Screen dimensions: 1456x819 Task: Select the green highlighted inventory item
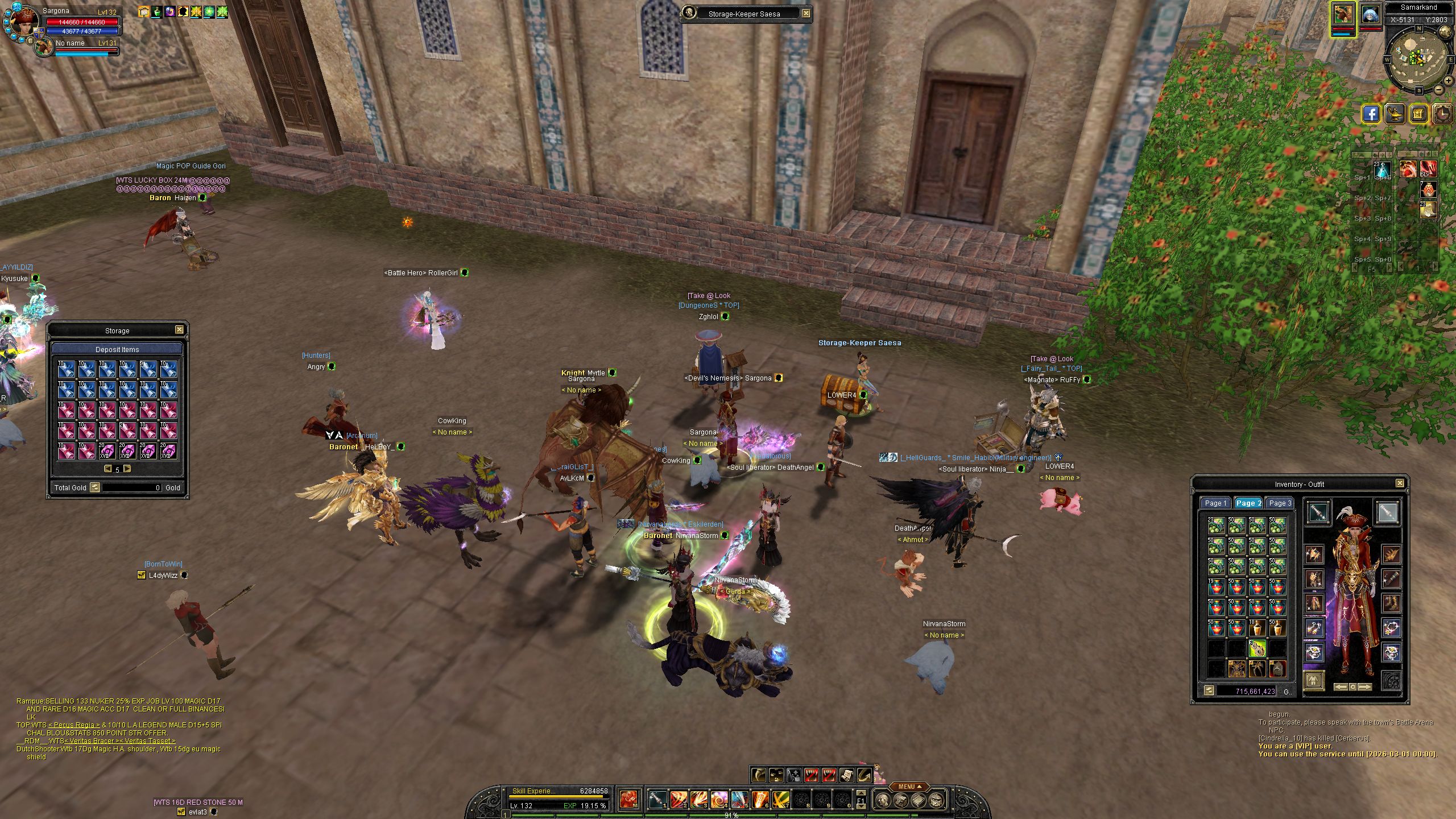pyautogui.click(x=1257, y=648)
